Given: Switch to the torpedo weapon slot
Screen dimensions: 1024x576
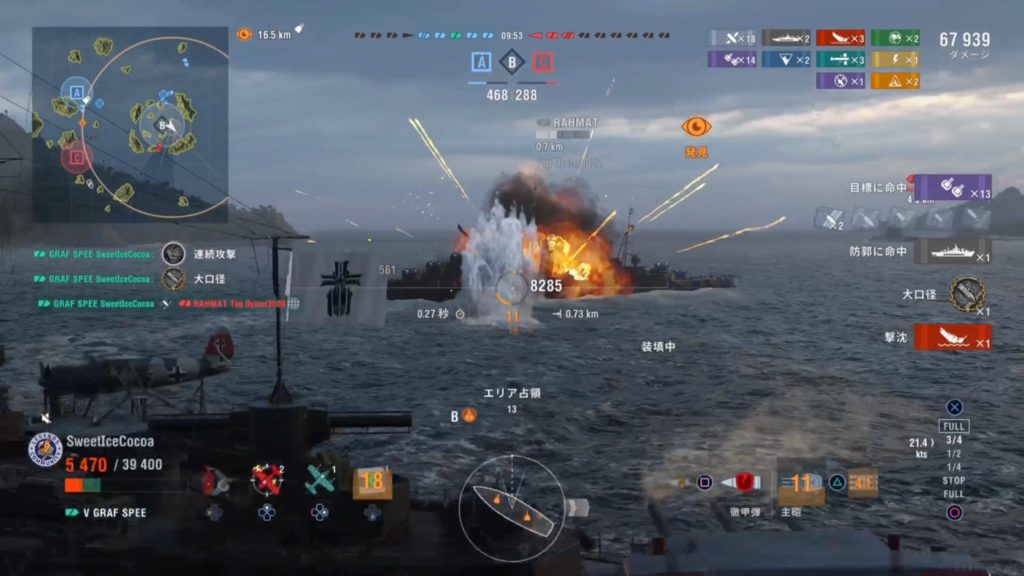Looking at the screenshot, I should point(862,482).
